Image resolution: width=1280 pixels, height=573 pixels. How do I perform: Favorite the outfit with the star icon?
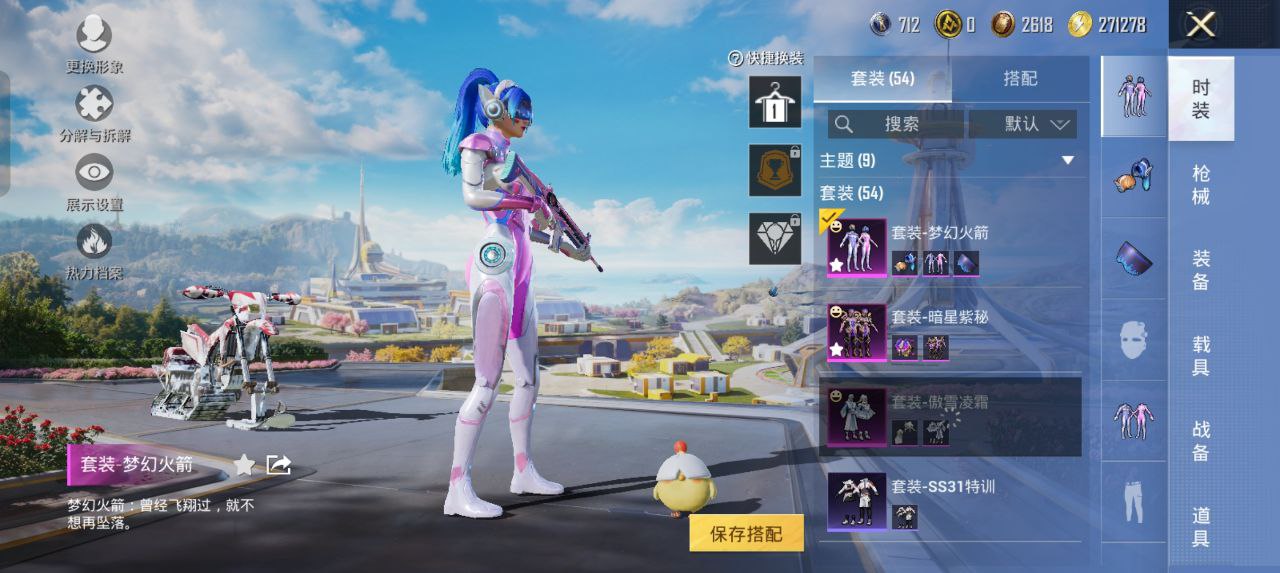pos(244,464)
